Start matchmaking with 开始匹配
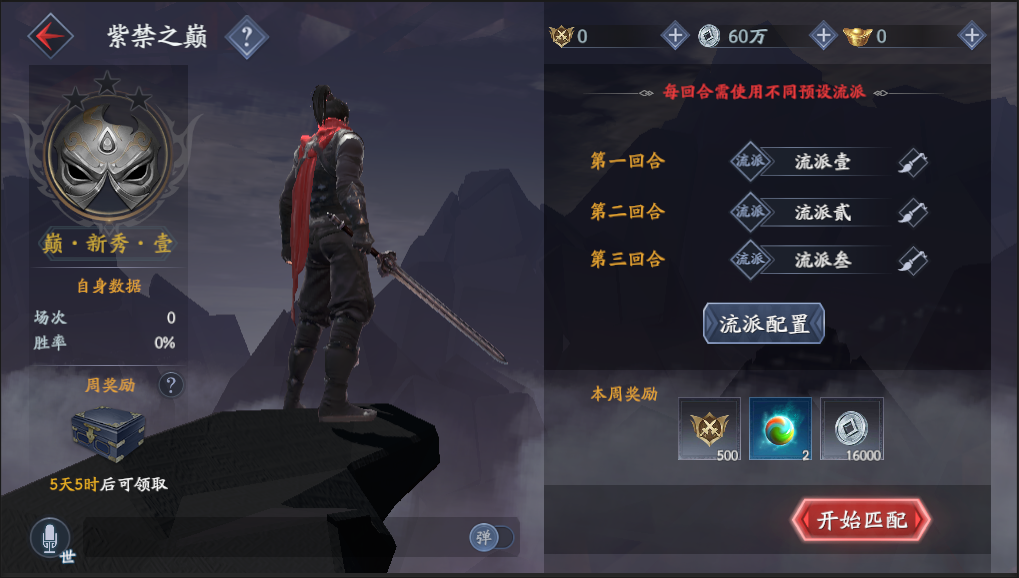 coord(861,520)
